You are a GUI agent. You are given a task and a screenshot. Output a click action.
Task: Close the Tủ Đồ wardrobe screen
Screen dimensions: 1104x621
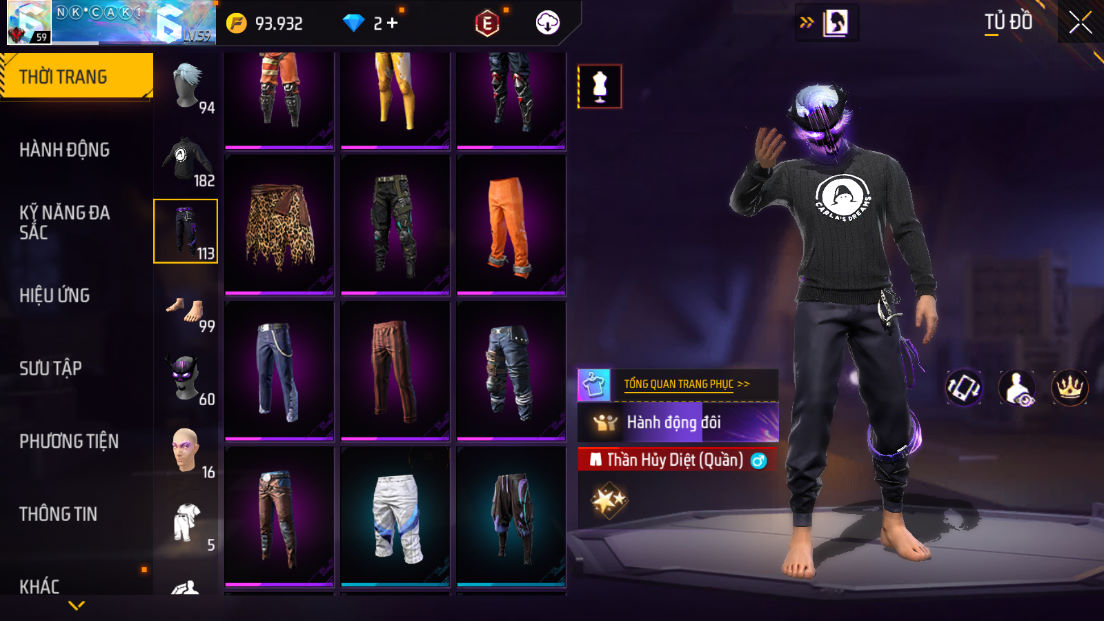[x=1080, y=22]
